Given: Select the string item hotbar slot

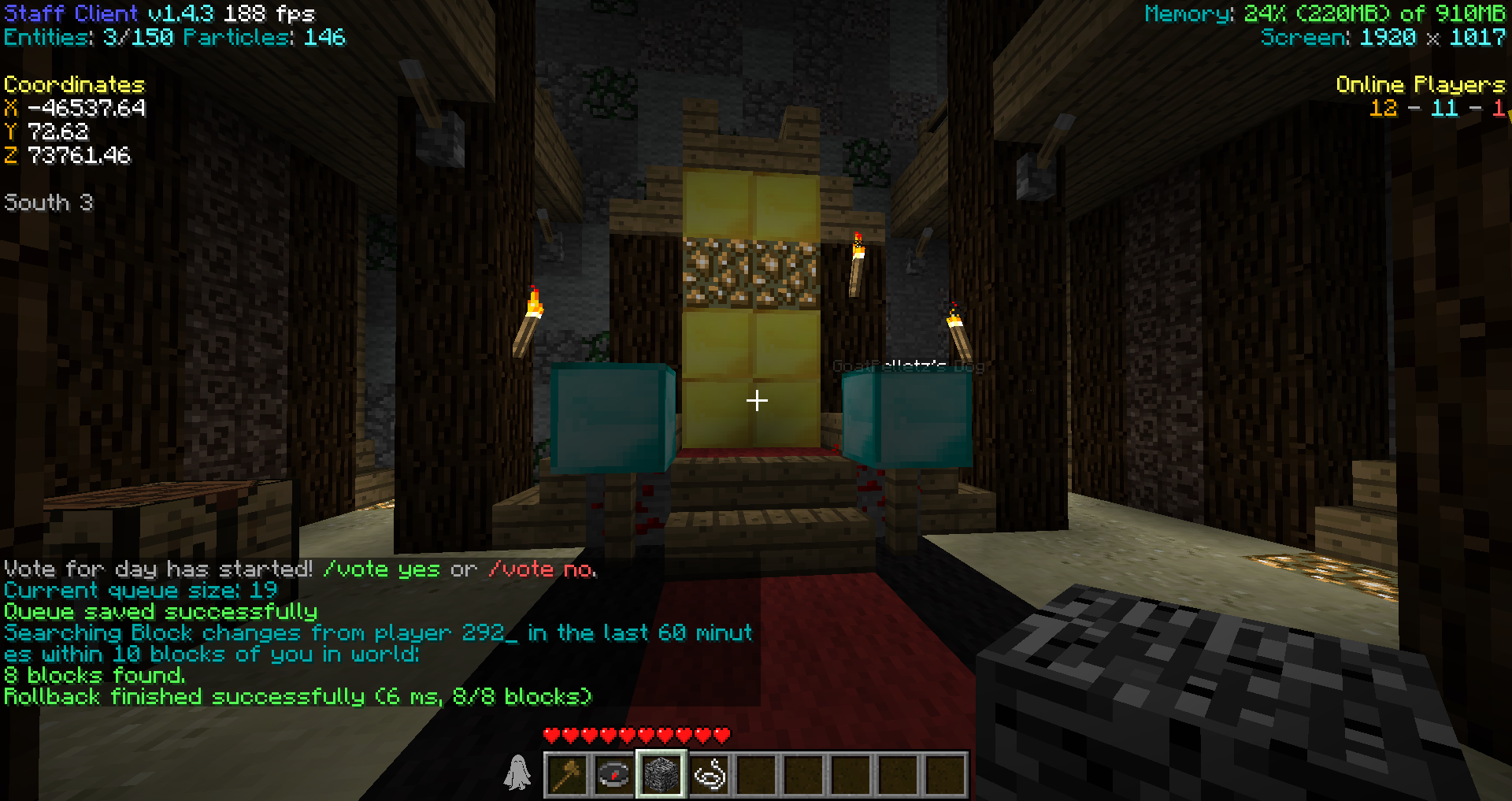Looking at the screenshot, I should pyautogui.click(x=709, y=774).
